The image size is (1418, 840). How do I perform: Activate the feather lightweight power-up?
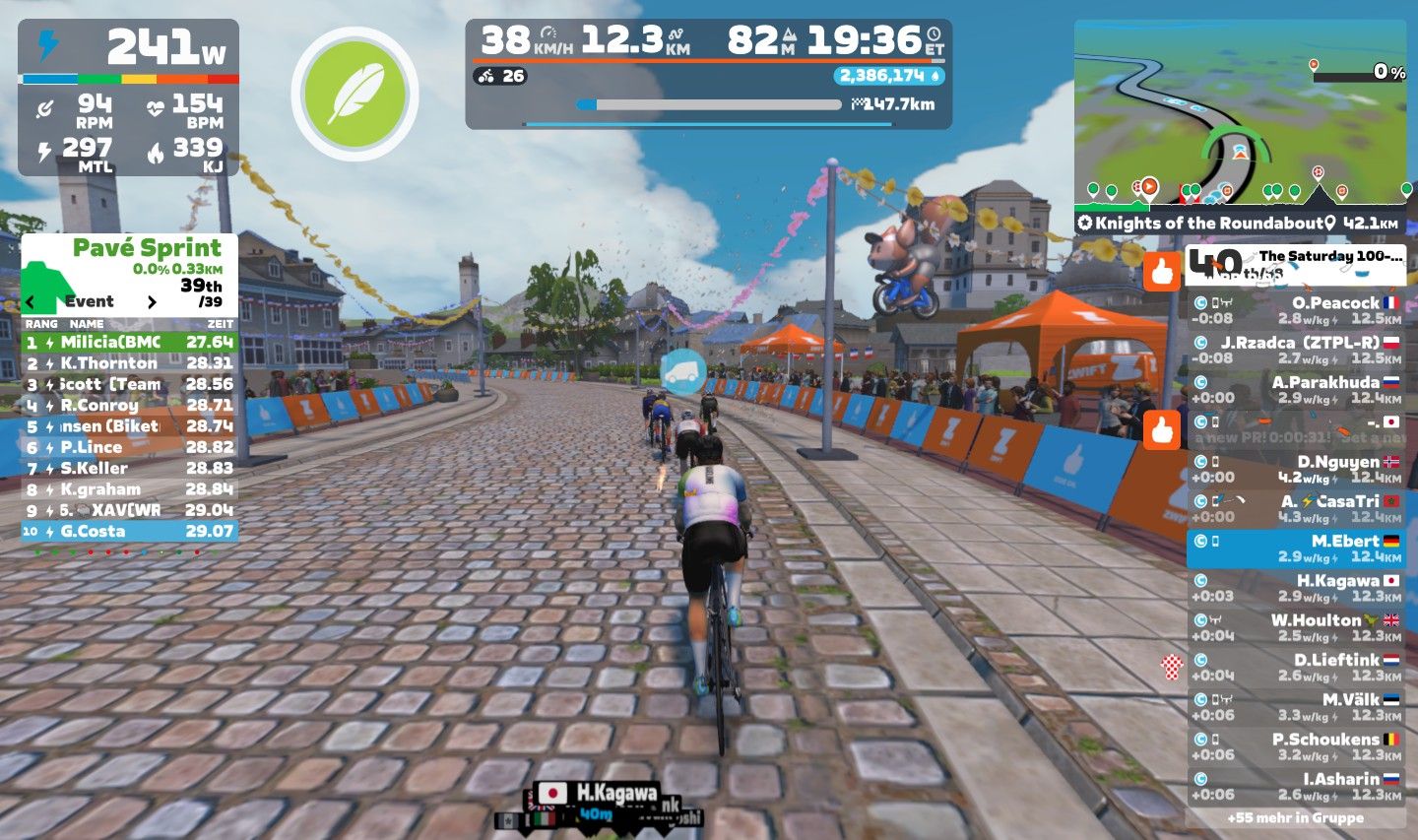click(x=354, y=95)
